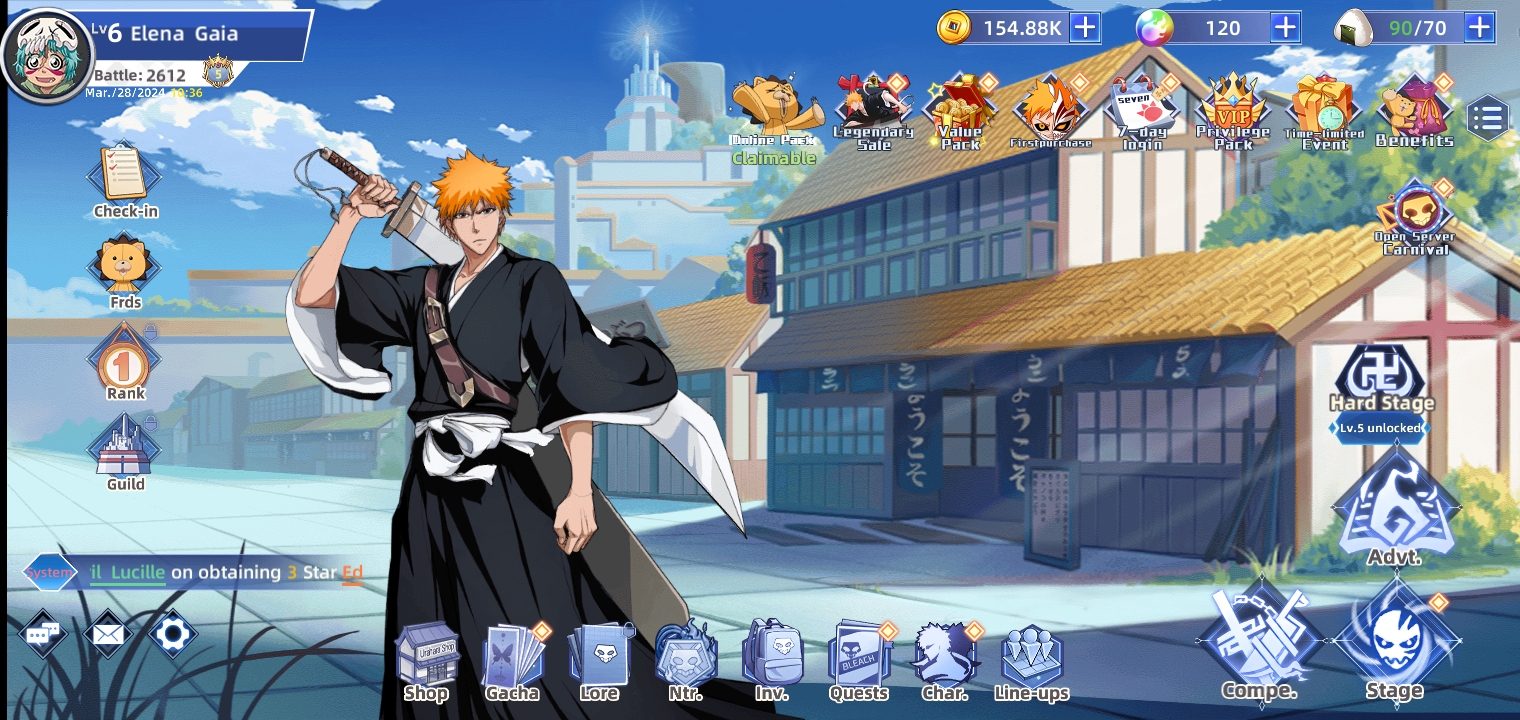Image resolution: width=1520 pixels, height=720 pixels.
Task: Open the VIP Privilege Pack
Action: coord(1233,108)
